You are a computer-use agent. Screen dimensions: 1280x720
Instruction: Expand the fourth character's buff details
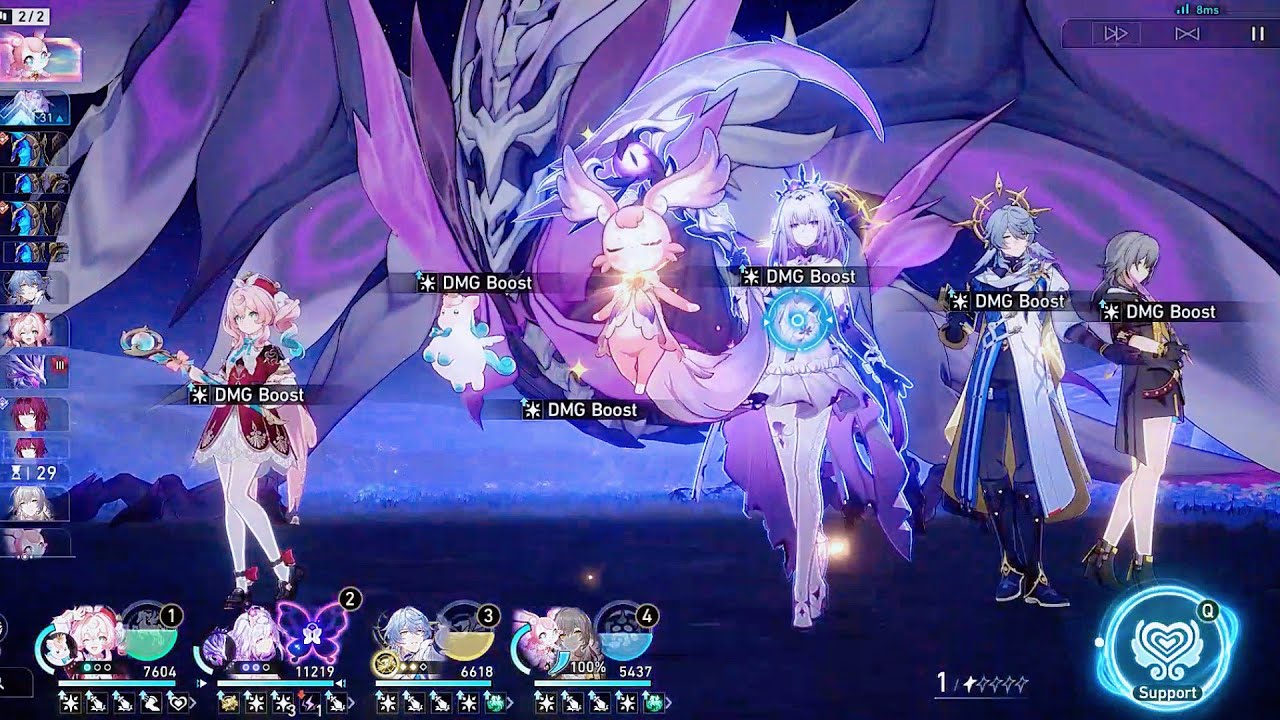(670, 702)
